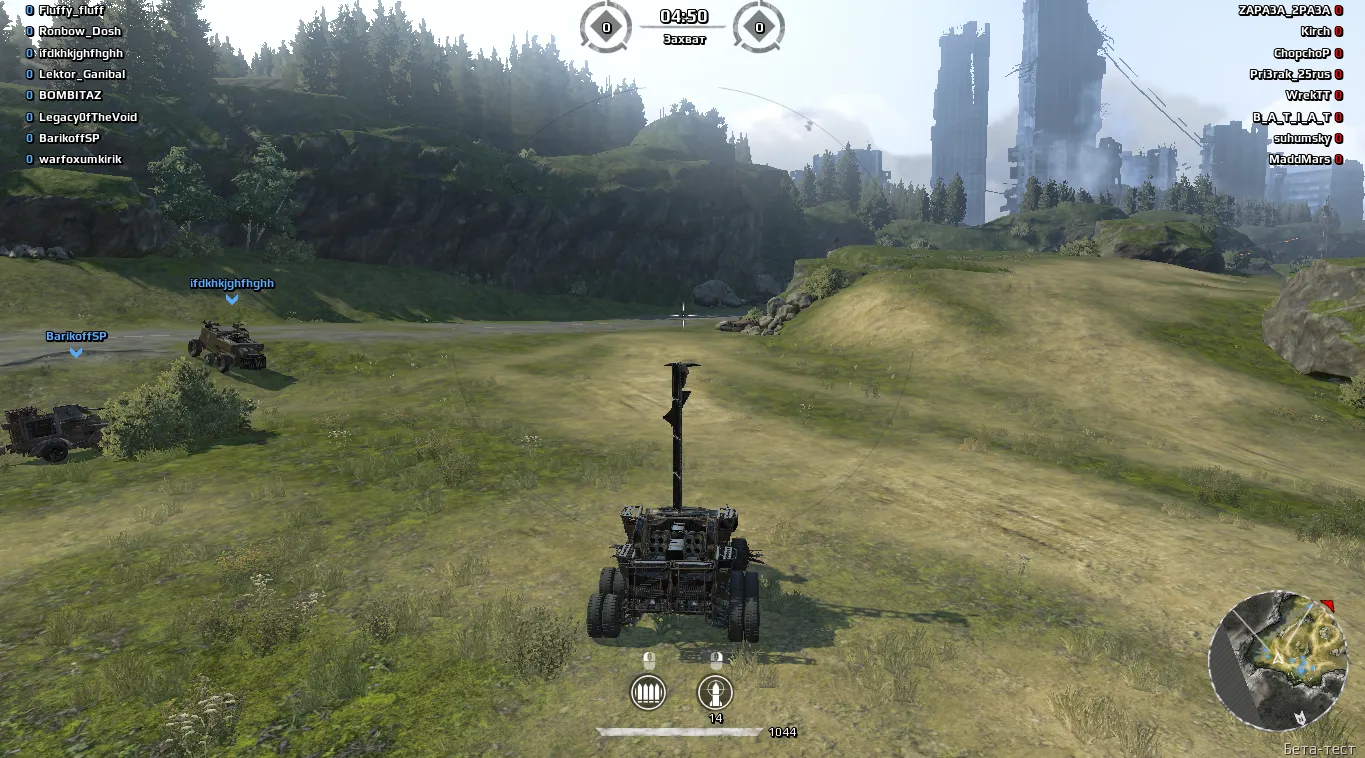Activate the rocket weapon icon

pyautogui.click(x=715, y=691)
